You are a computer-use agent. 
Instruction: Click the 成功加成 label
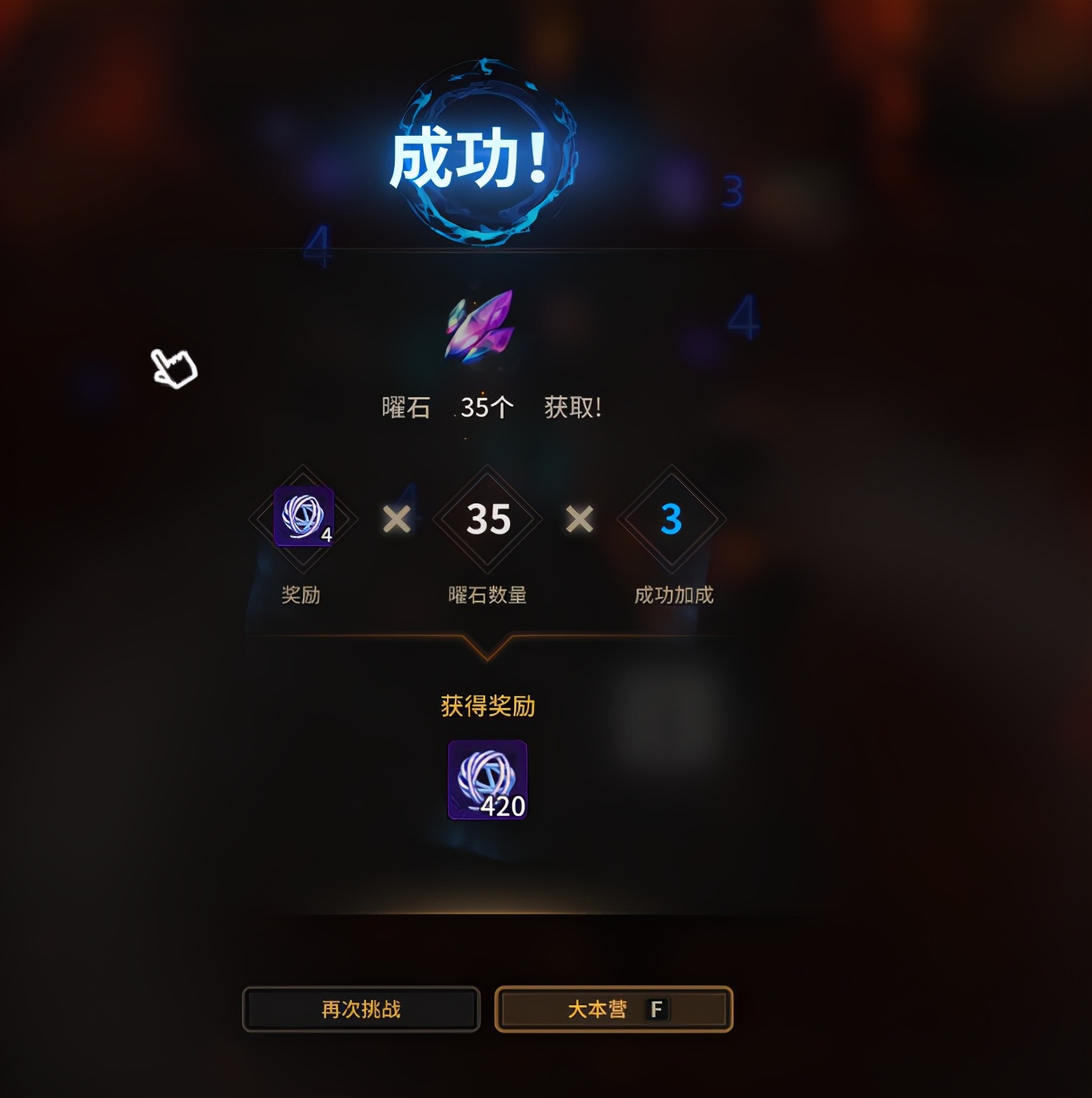point(674,595)
